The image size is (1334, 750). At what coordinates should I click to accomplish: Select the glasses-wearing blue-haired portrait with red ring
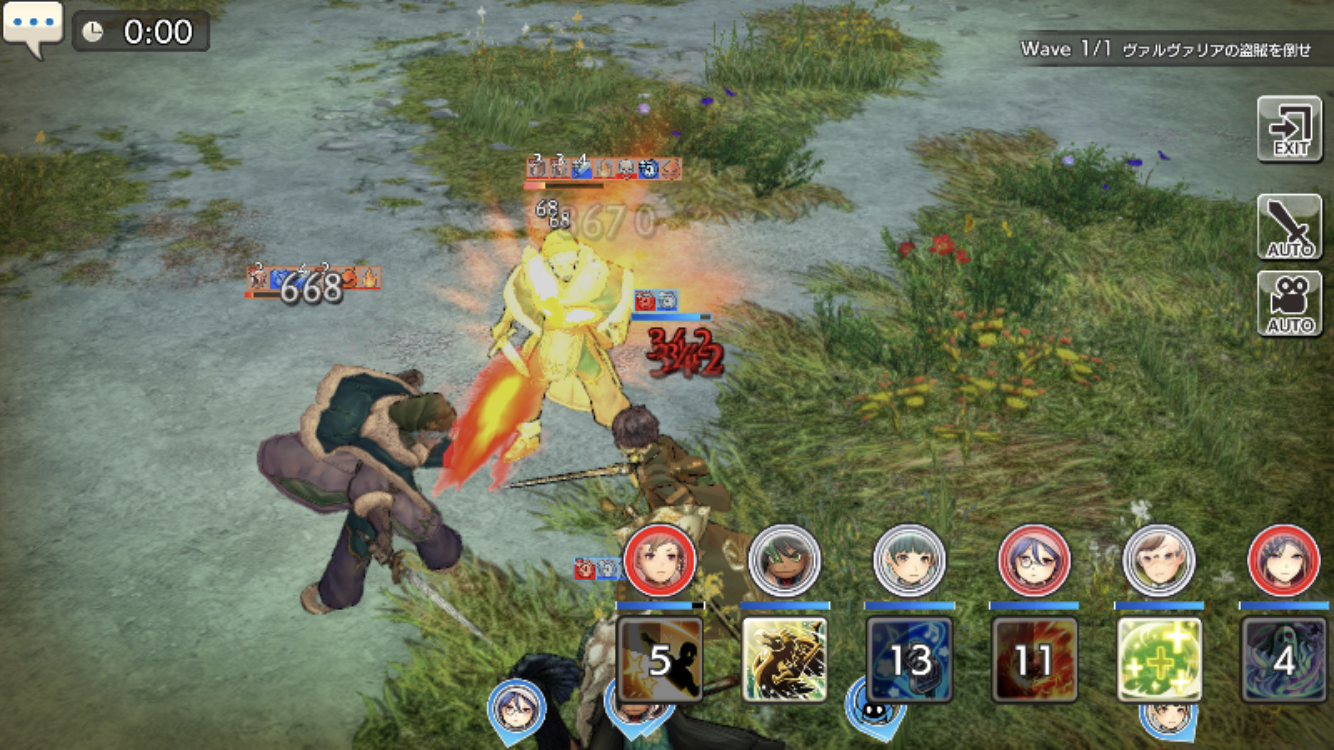pos(1034,561)
